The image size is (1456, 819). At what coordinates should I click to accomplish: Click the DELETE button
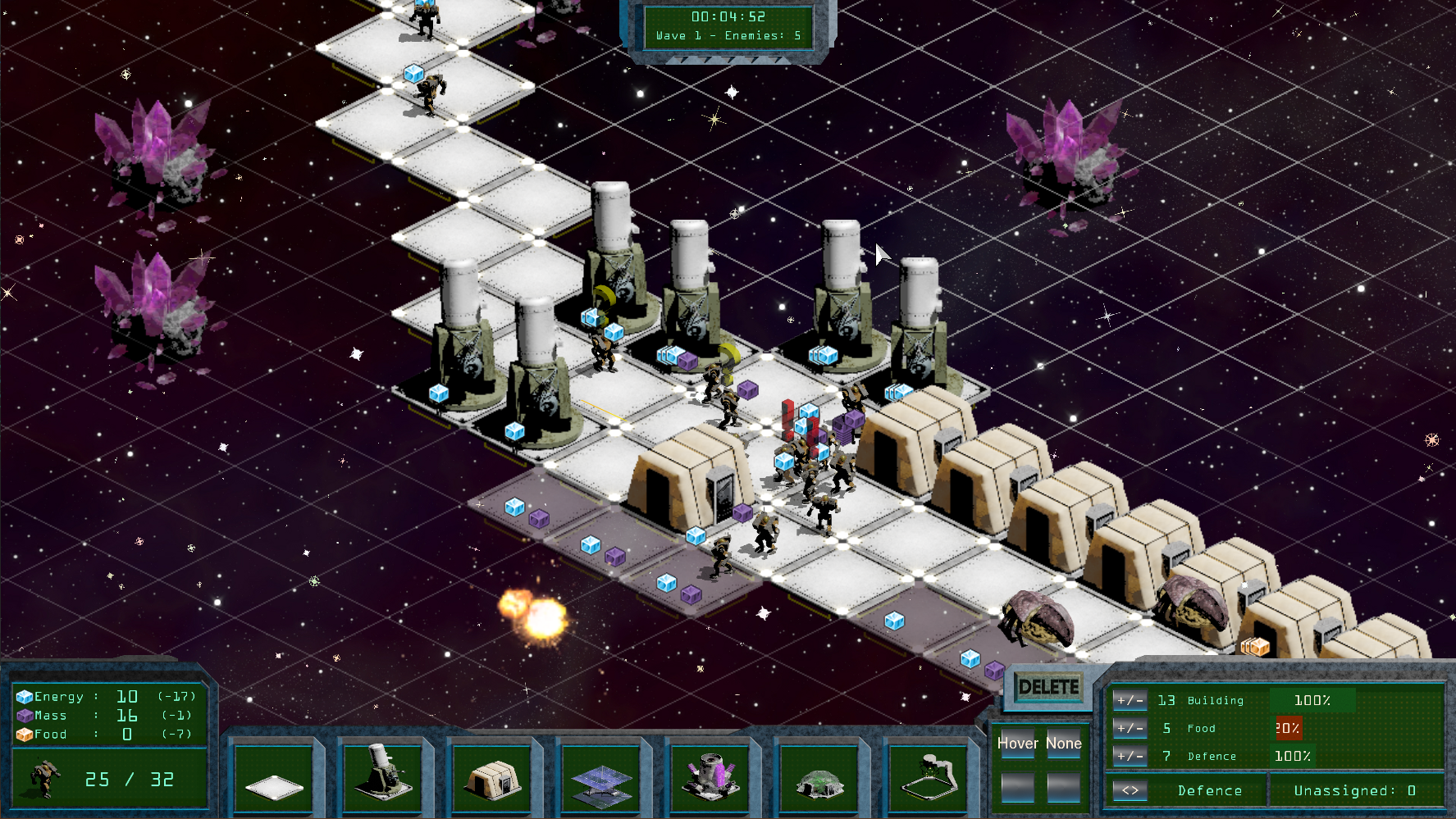coord(1048,687)
